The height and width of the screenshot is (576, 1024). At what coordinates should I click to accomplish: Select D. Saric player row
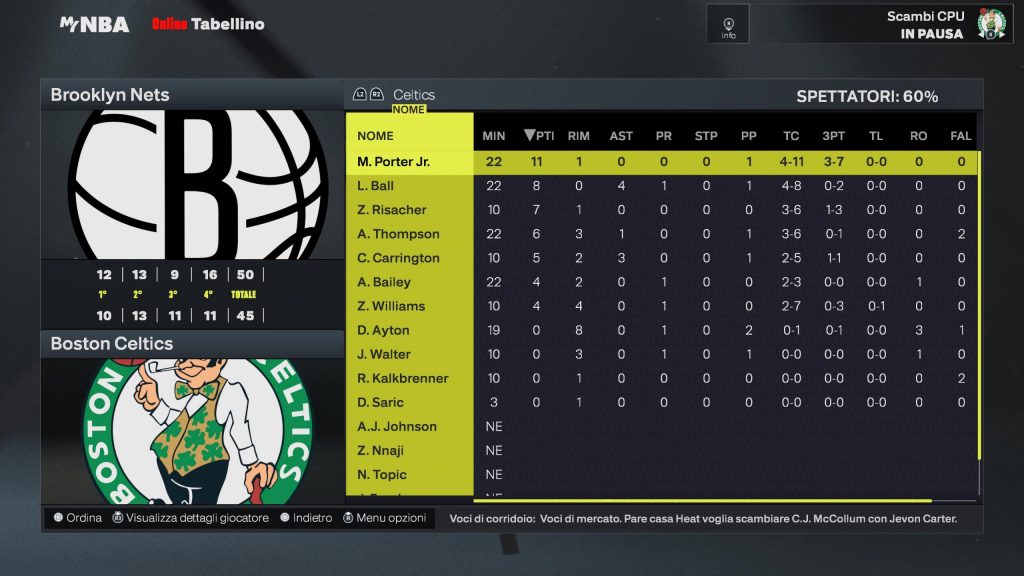point(381,402)
